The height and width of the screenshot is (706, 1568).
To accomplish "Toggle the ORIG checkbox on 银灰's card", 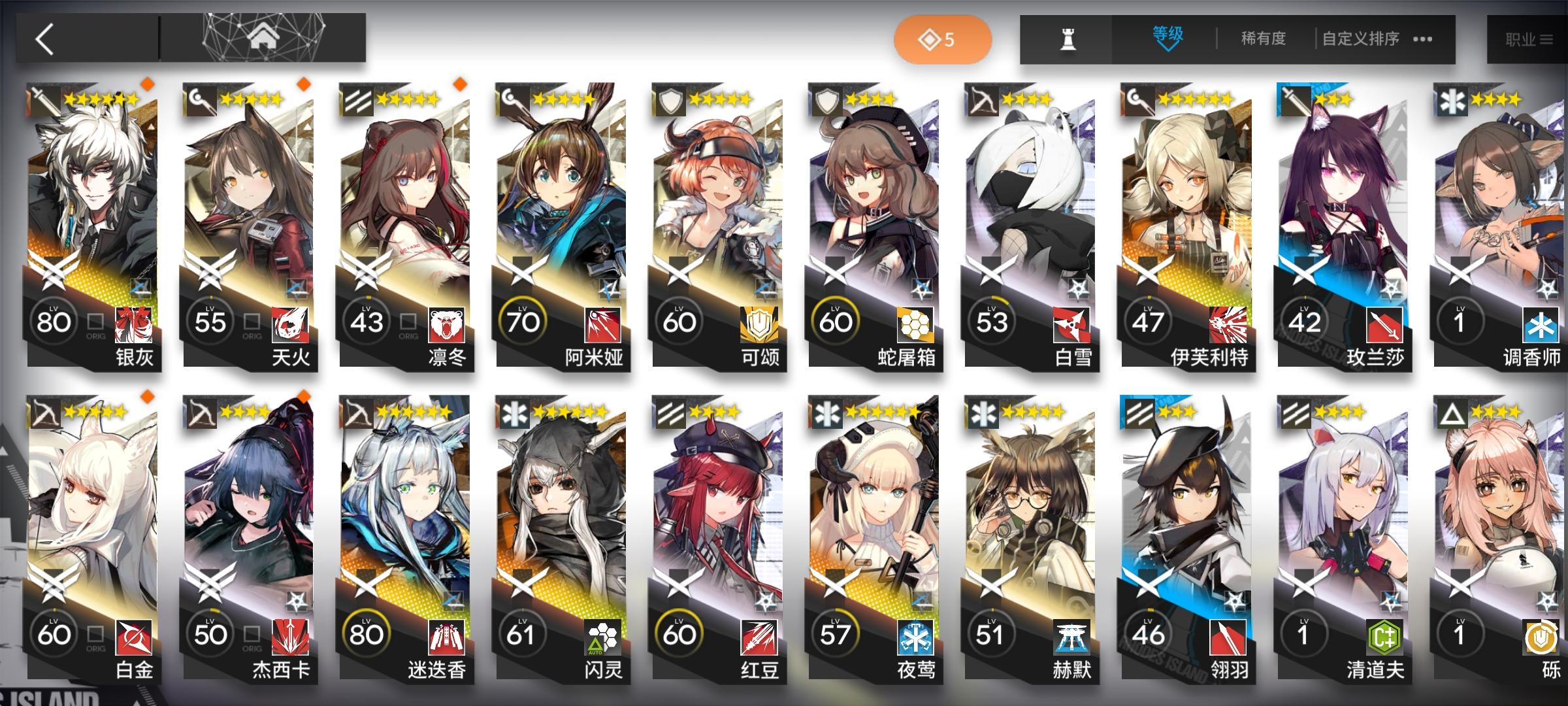I will point(95,320).
